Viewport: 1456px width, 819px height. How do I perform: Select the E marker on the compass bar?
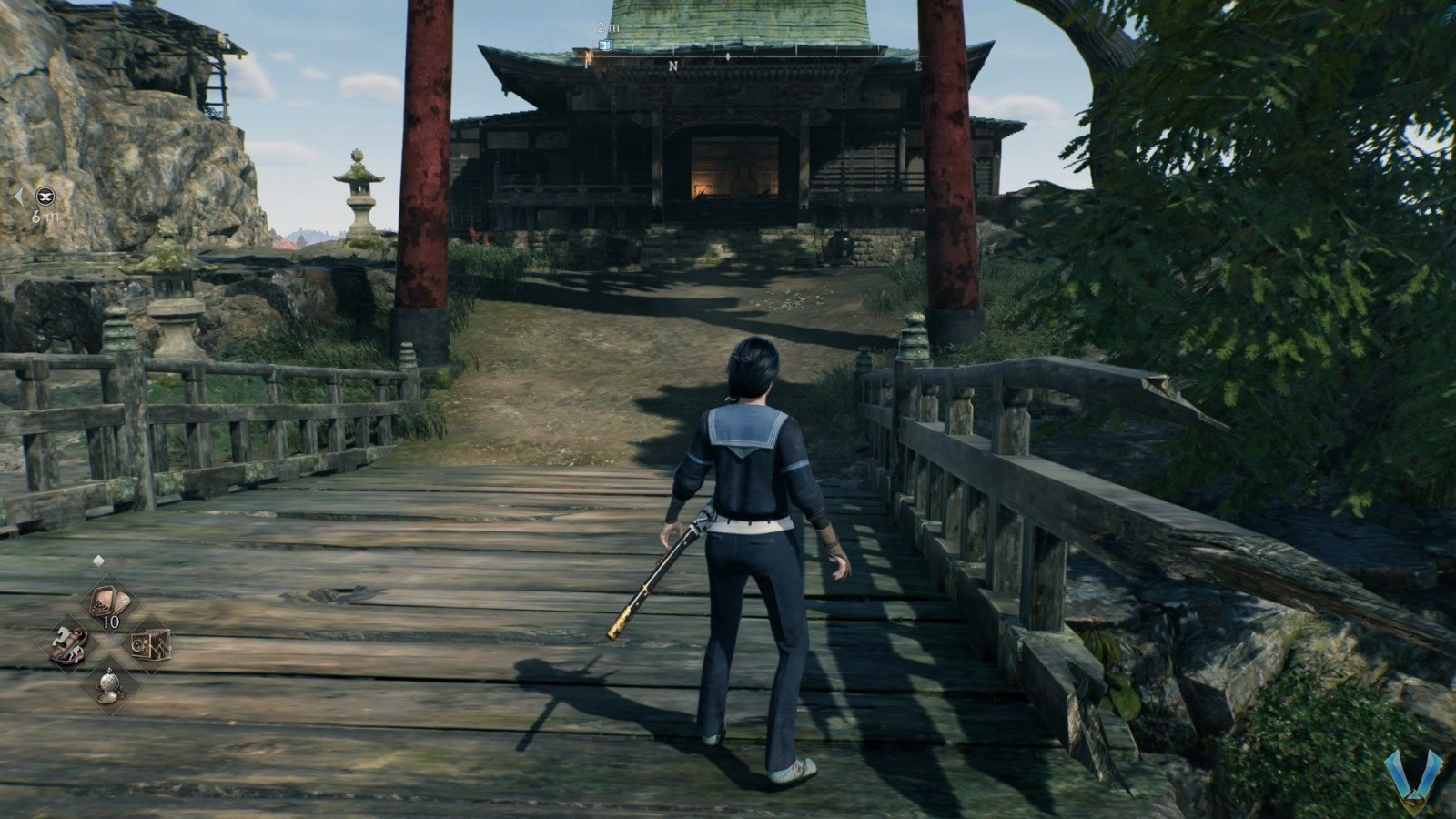(919, 65)
